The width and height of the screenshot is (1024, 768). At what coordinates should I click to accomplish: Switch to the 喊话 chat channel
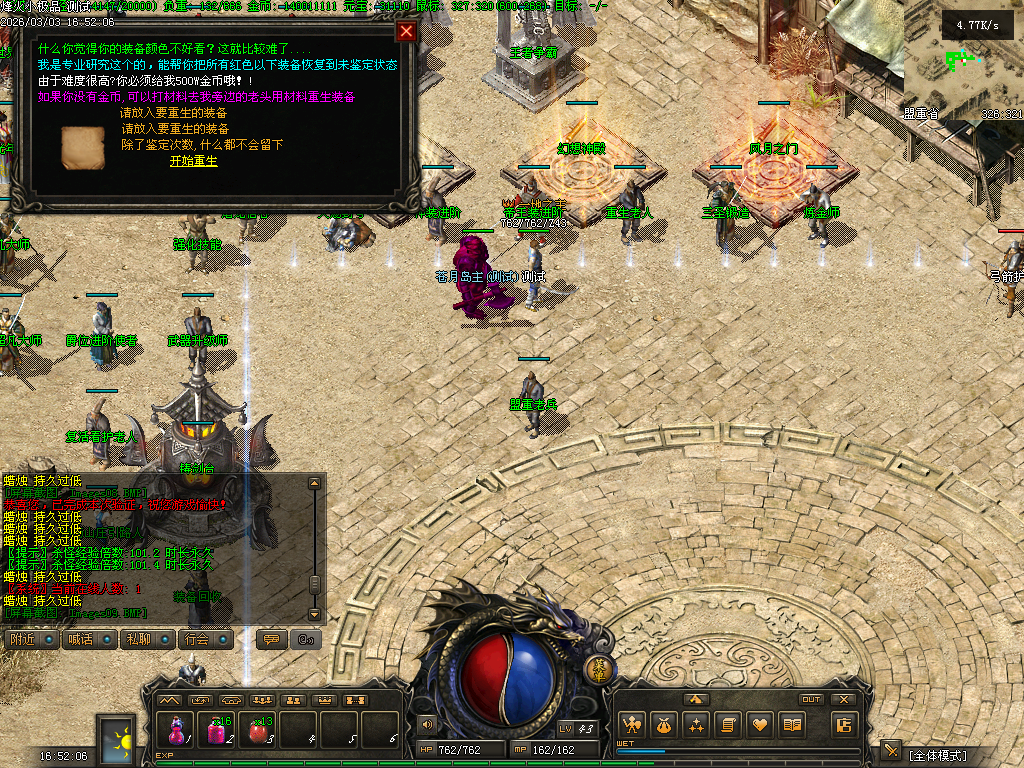coord(89,639)
